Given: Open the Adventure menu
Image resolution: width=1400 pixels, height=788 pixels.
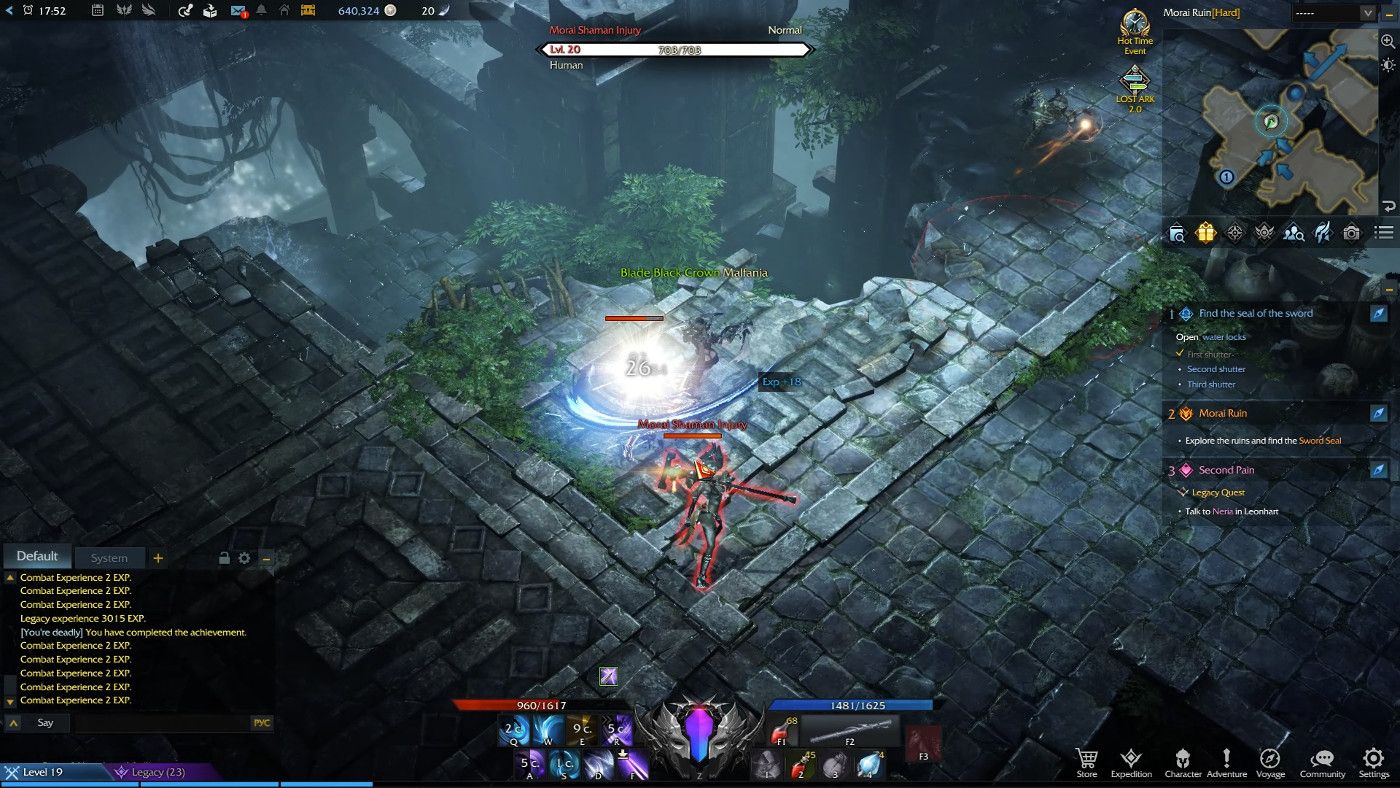Looking at the screenshot, I should click(x=1227, y=761).
